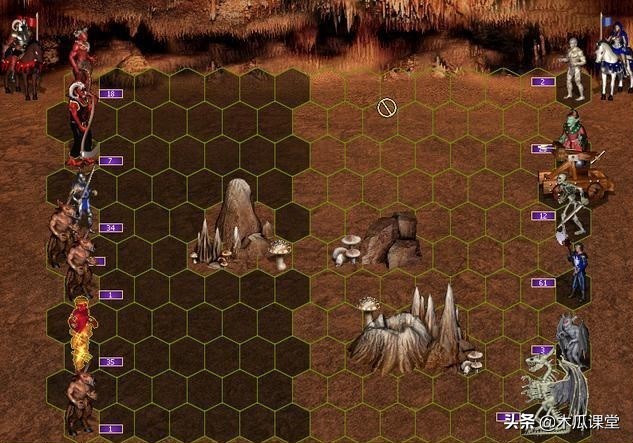
Task: Select the devil stack of 18
Action: 81,58
